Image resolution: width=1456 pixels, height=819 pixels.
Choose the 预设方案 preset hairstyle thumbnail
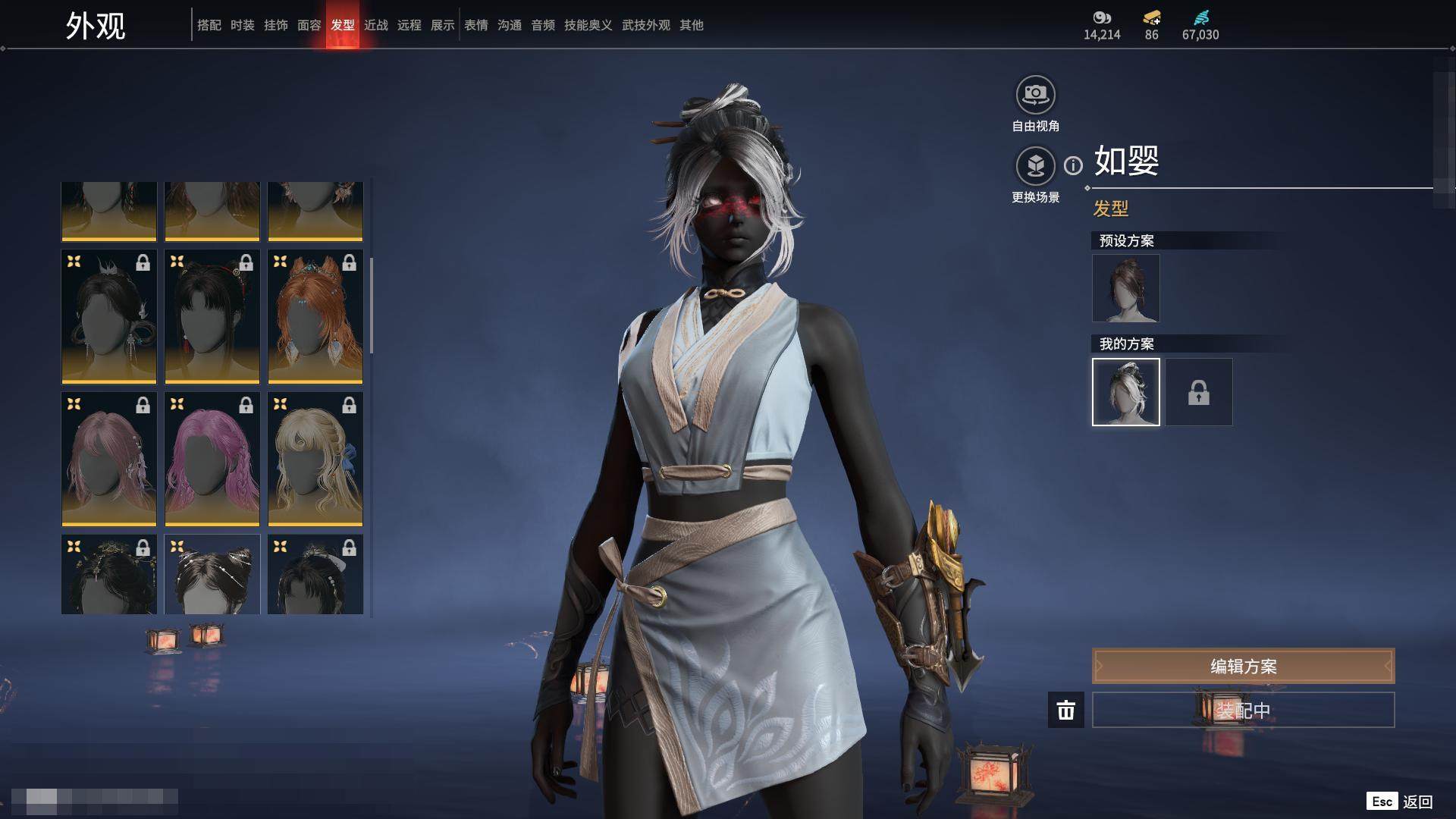click(x=1125, y=288)
